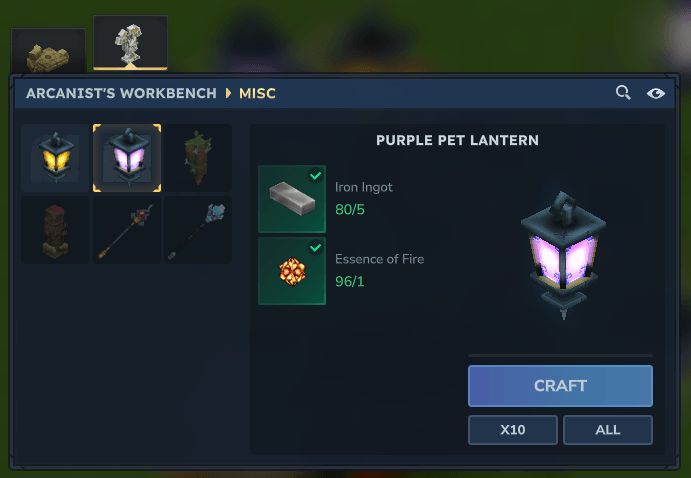Toggle the eye visibility icon
The image size is (691, 478).
tap(656, 93)
